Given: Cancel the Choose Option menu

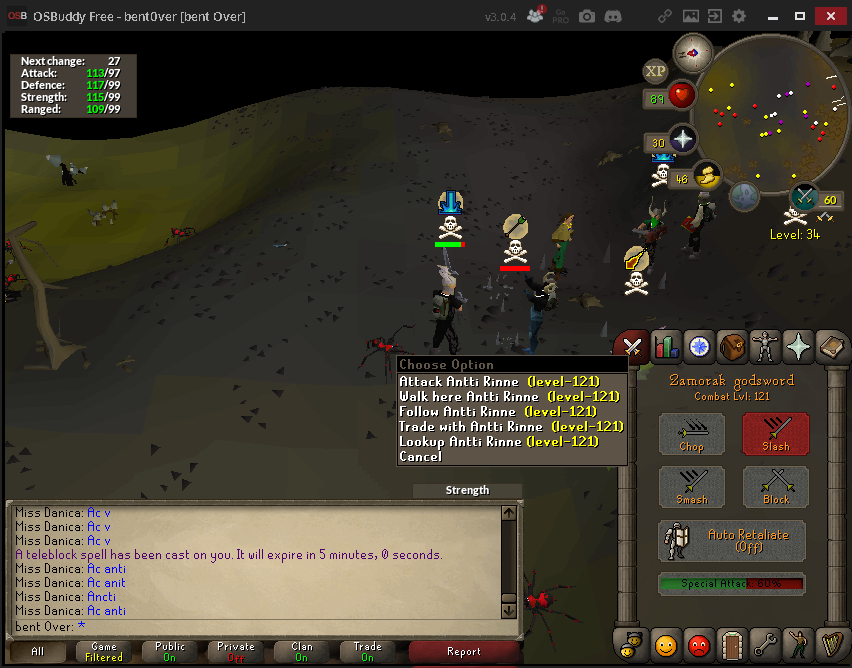Looking at the screenshot, I should (x=420, y=456).
